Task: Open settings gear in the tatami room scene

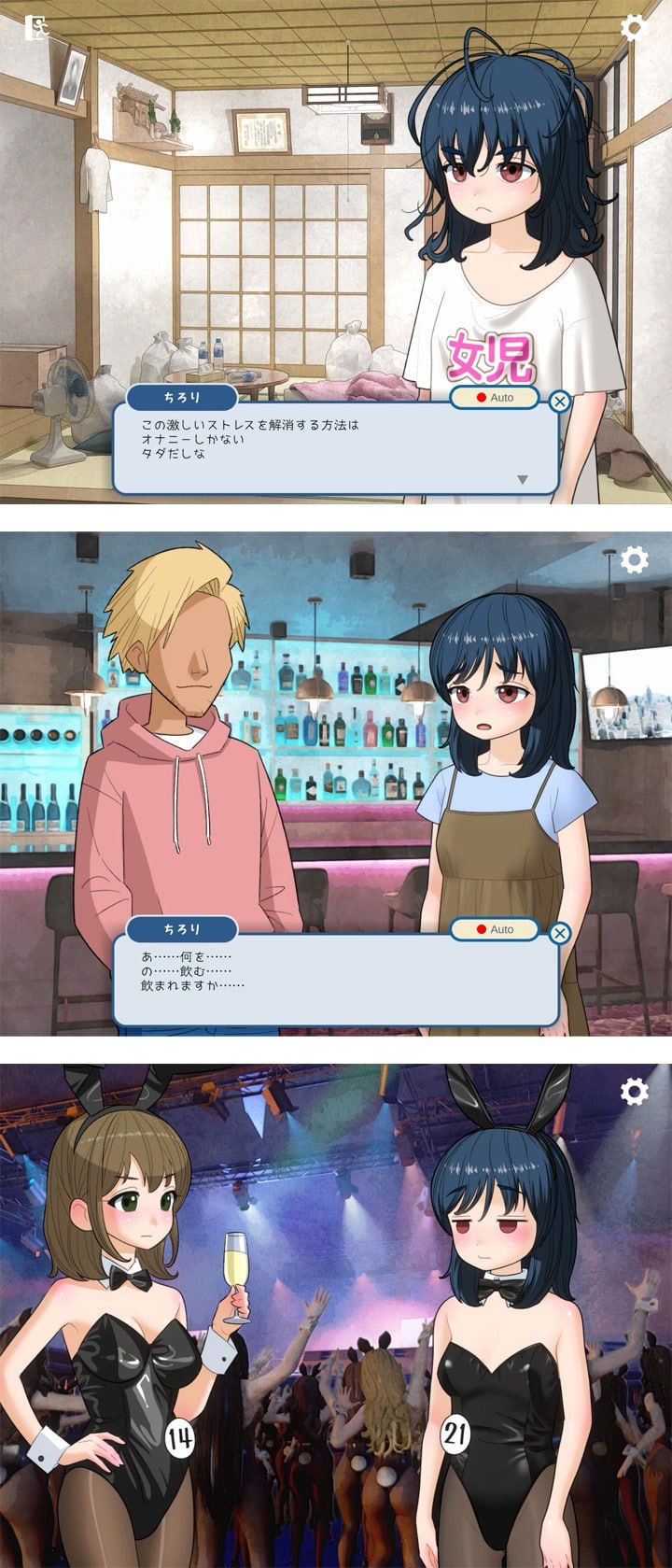Action: (x=634, y=28)
